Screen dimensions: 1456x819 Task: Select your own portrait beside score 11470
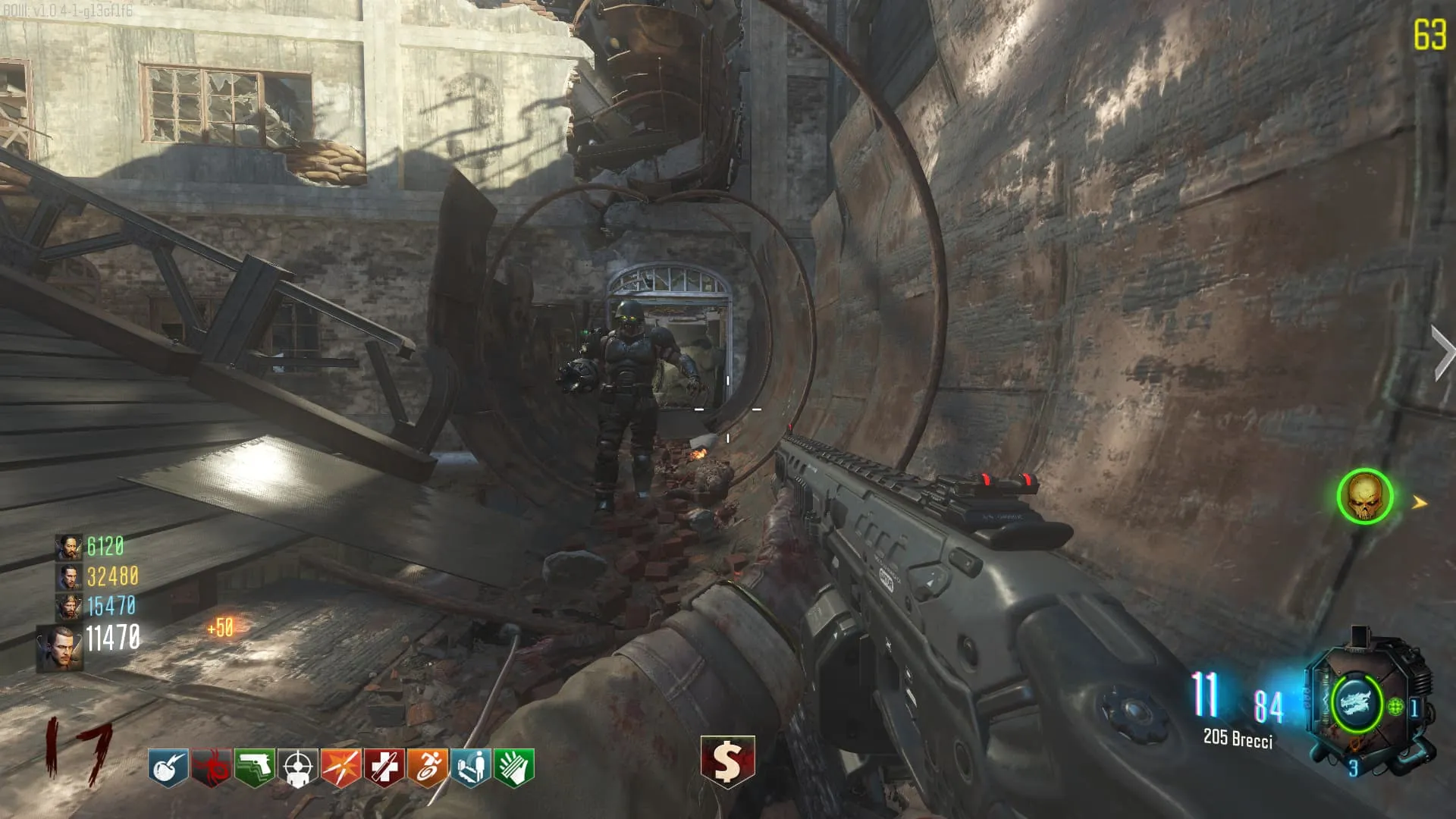tap(60, 648)
